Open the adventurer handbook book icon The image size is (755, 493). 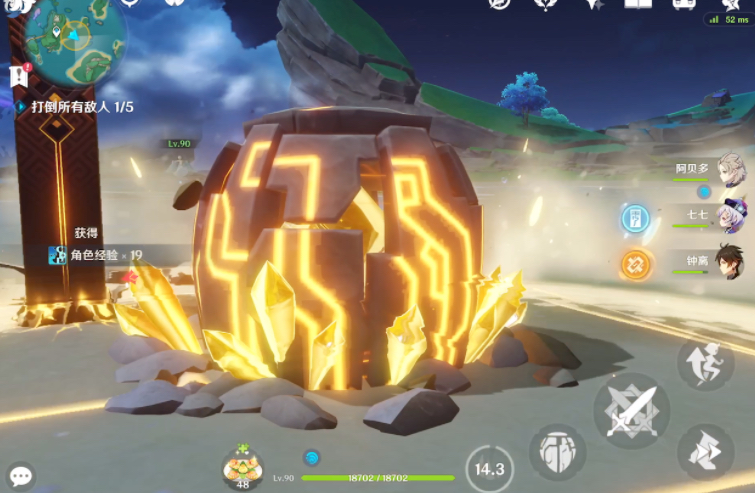click(x=638, y=5)
